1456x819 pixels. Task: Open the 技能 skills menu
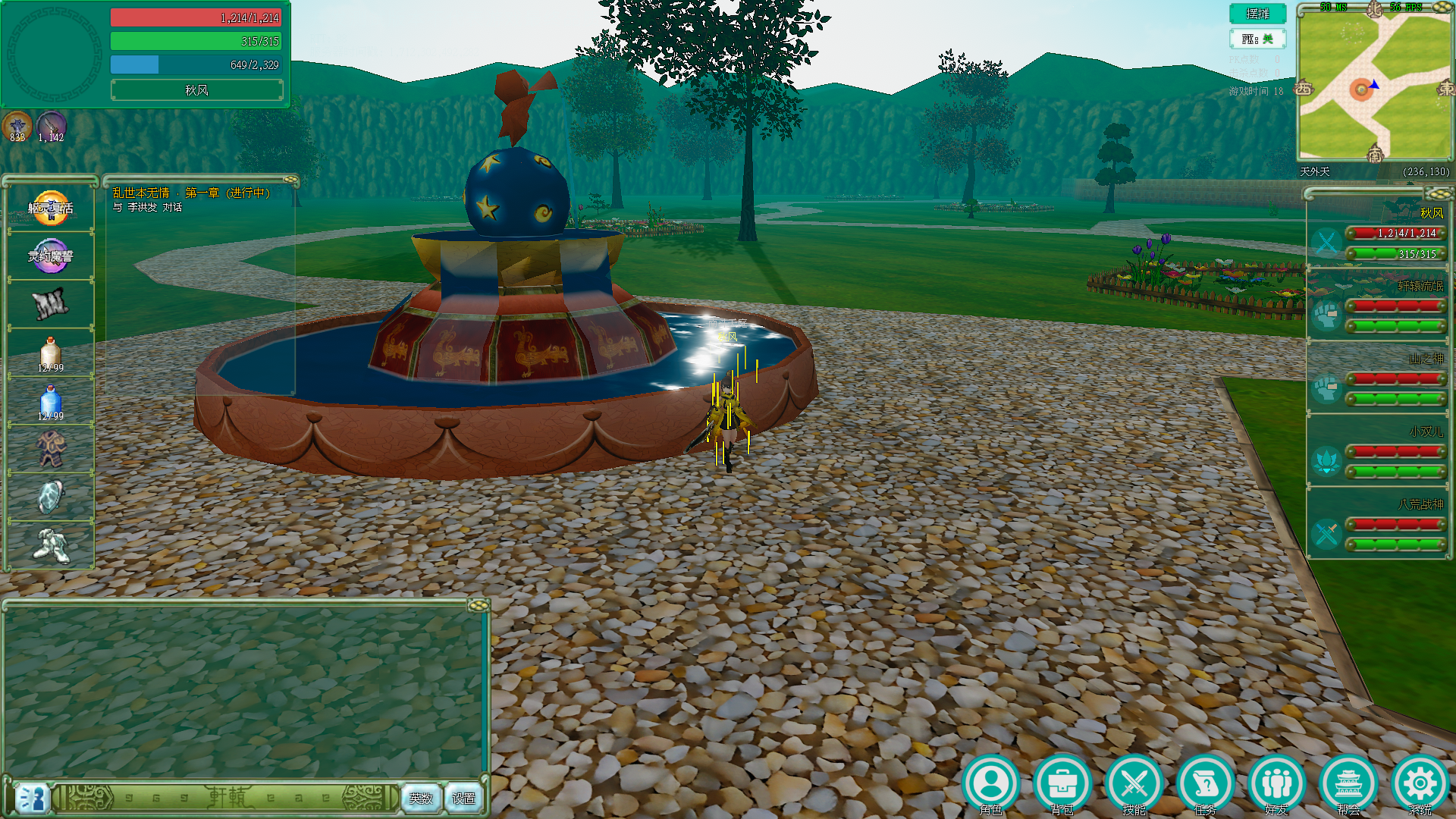(x=1134, y=784)
